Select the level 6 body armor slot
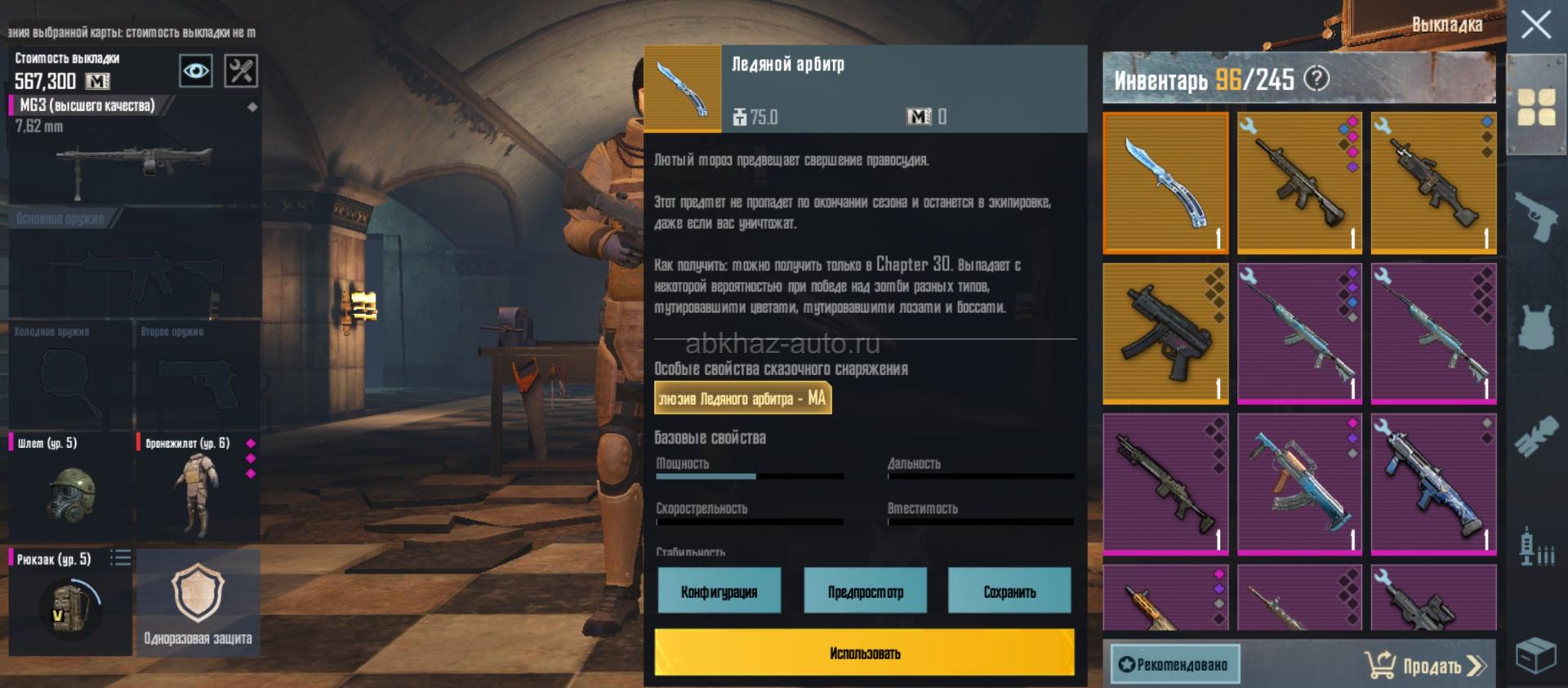 pyautogui.click(x=198, y=486)
